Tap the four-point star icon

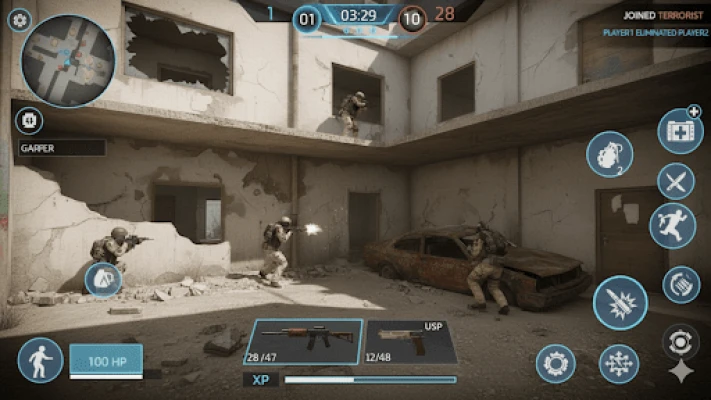681,372
